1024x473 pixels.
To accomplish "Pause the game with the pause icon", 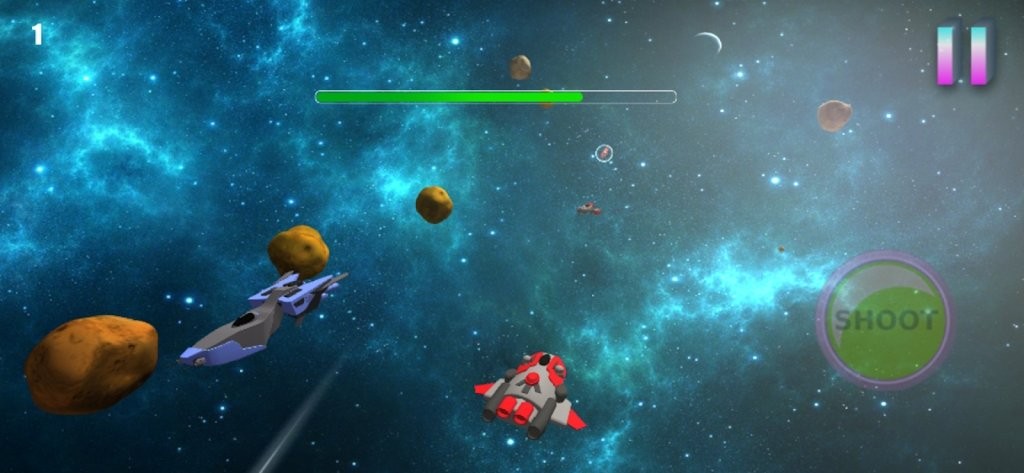I will click(x=962, y=54).
